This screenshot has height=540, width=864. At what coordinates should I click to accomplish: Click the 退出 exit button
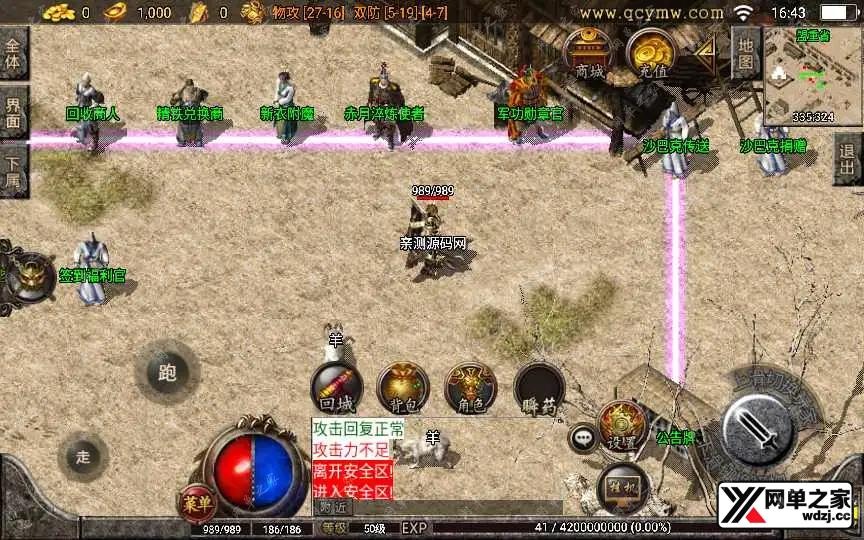[848, 158]
